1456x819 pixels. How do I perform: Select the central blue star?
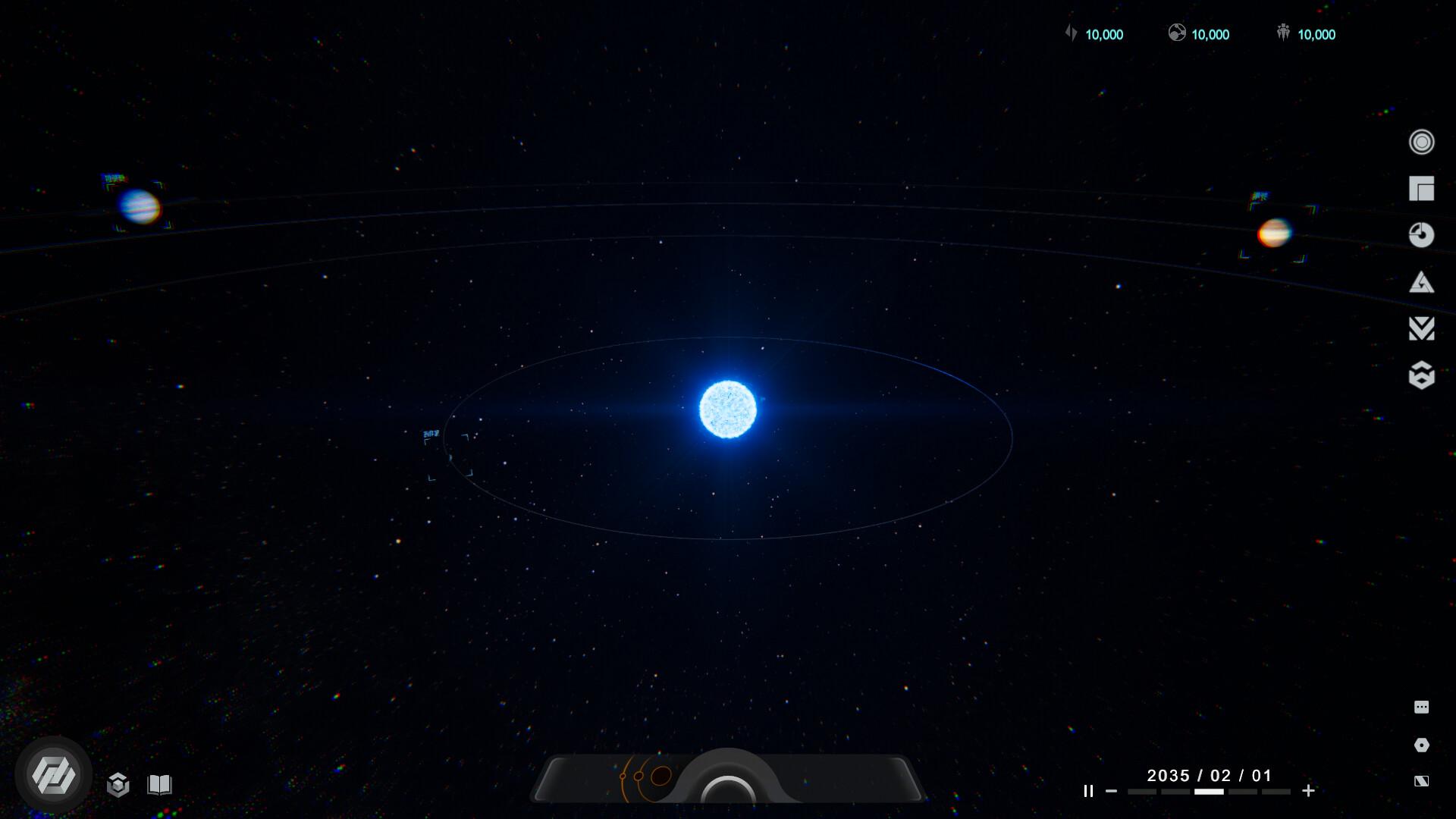(728, 409)
